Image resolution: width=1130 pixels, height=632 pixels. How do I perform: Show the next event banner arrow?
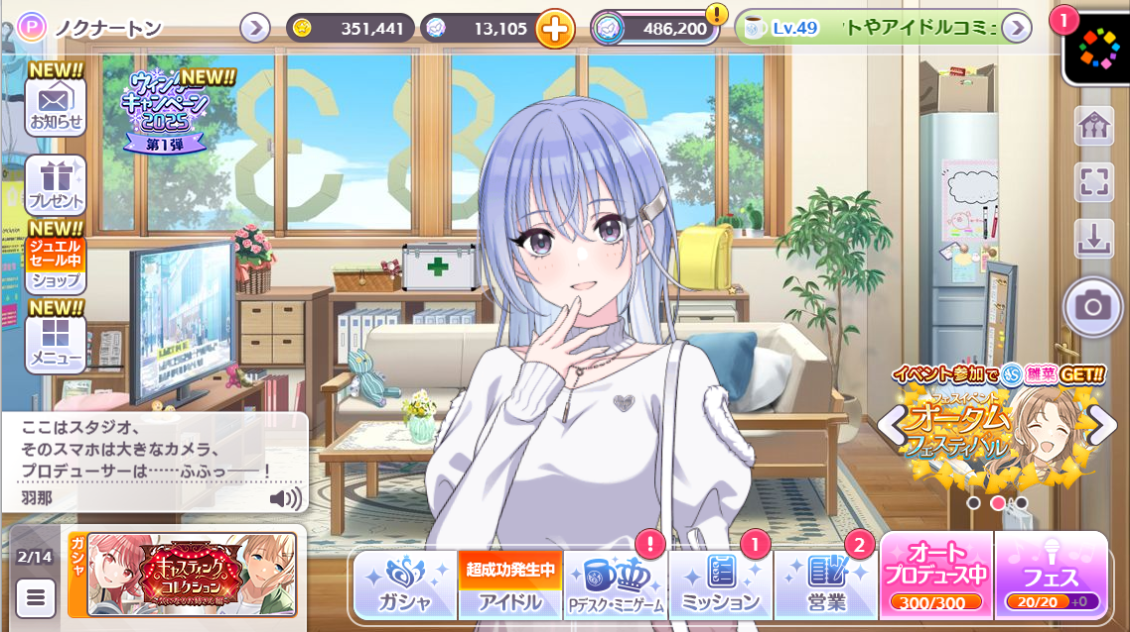(x=1103, y=426)
